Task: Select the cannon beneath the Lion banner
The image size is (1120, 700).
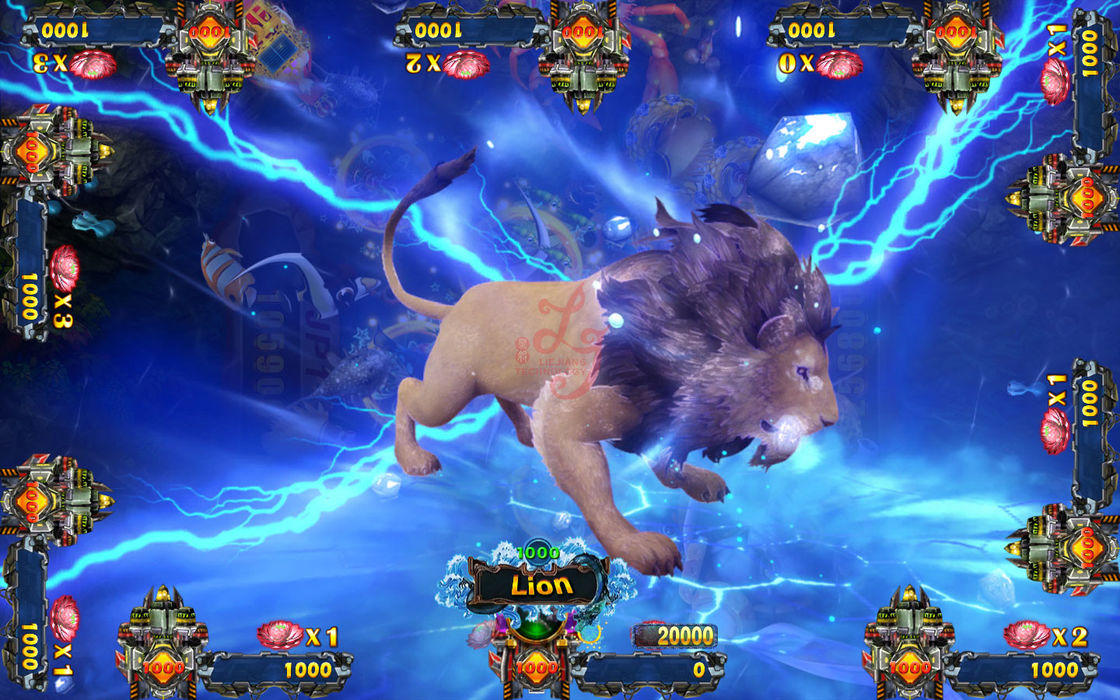Action: pyautogui.click(x=536, y=658)
